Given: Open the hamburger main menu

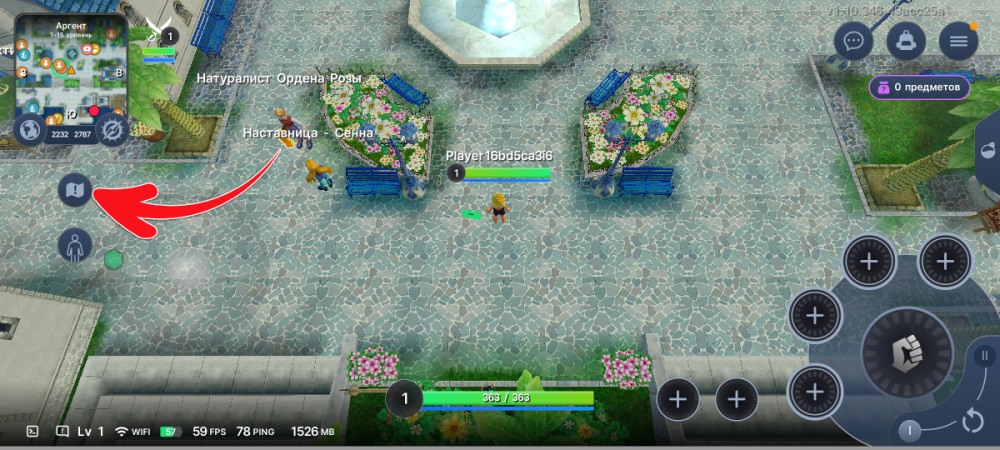Looking at the screenshot, I should coord(958,41).
